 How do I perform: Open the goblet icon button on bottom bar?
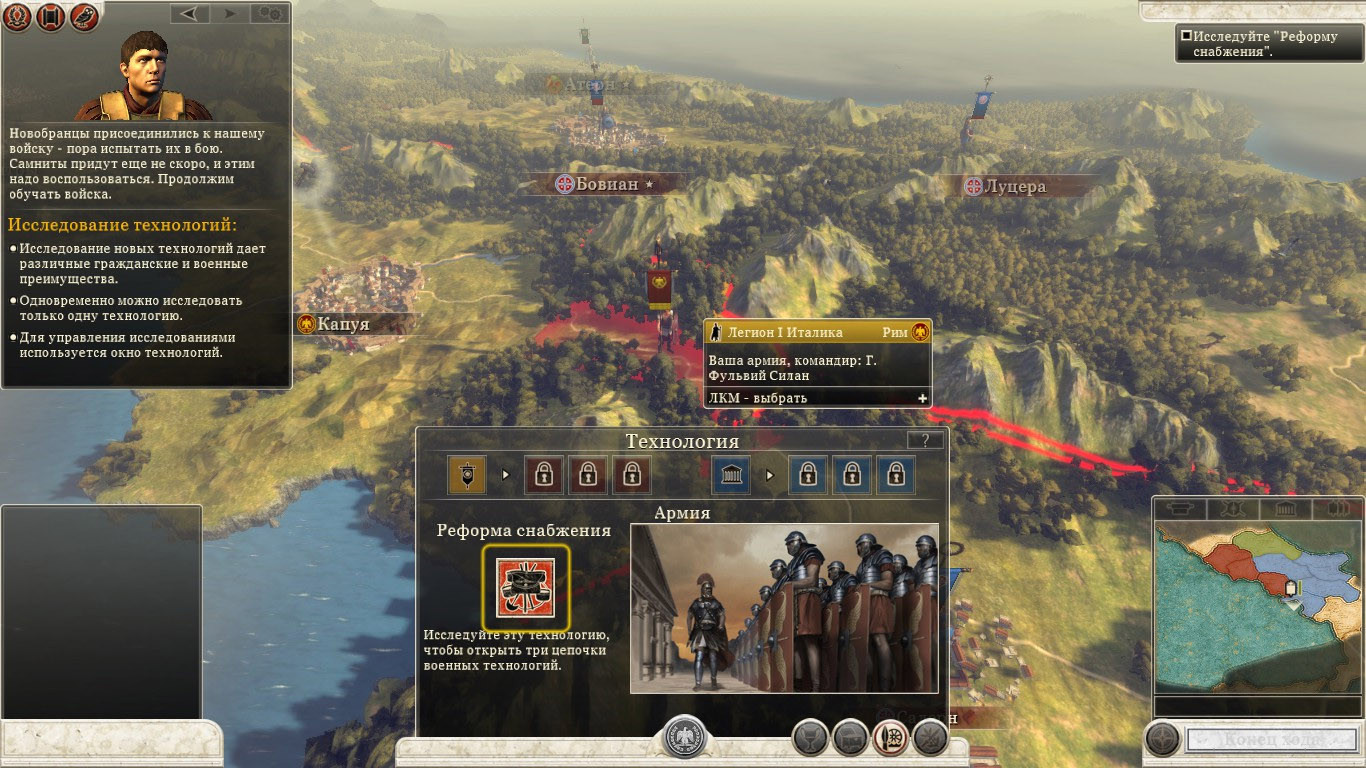(809, 737)
